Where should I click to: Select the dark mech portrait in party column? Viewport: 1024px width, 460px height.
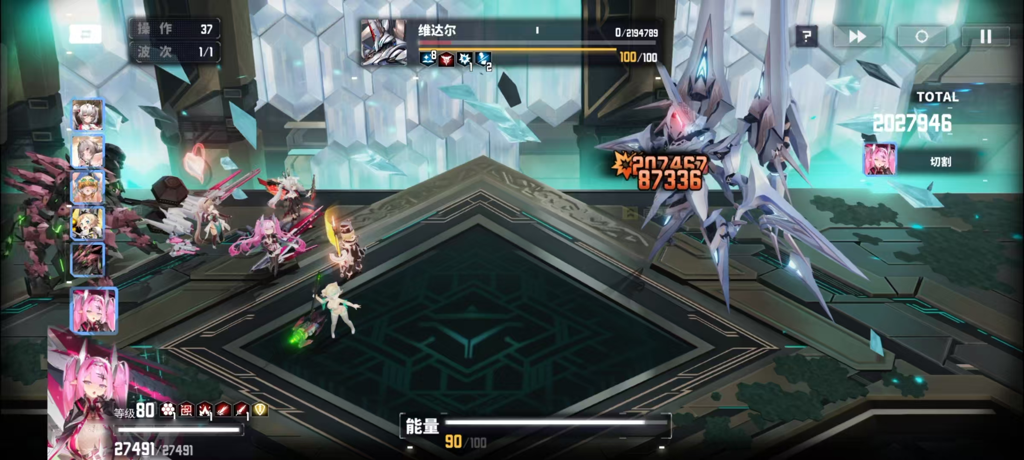coord(88,258)
